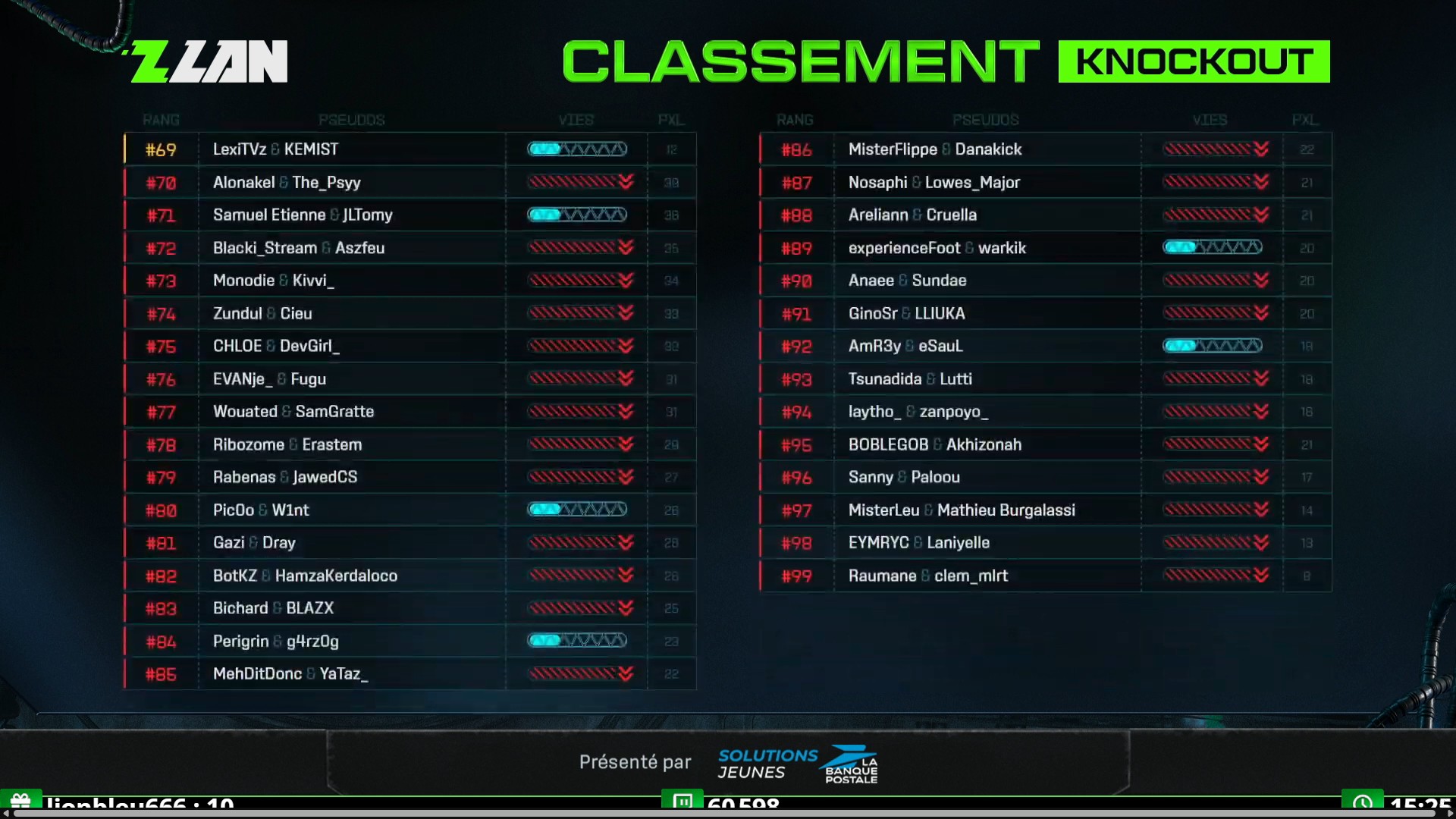Click the ZLAN logo
Viewport: 1456px width, 819px height.
pos(207,61)
